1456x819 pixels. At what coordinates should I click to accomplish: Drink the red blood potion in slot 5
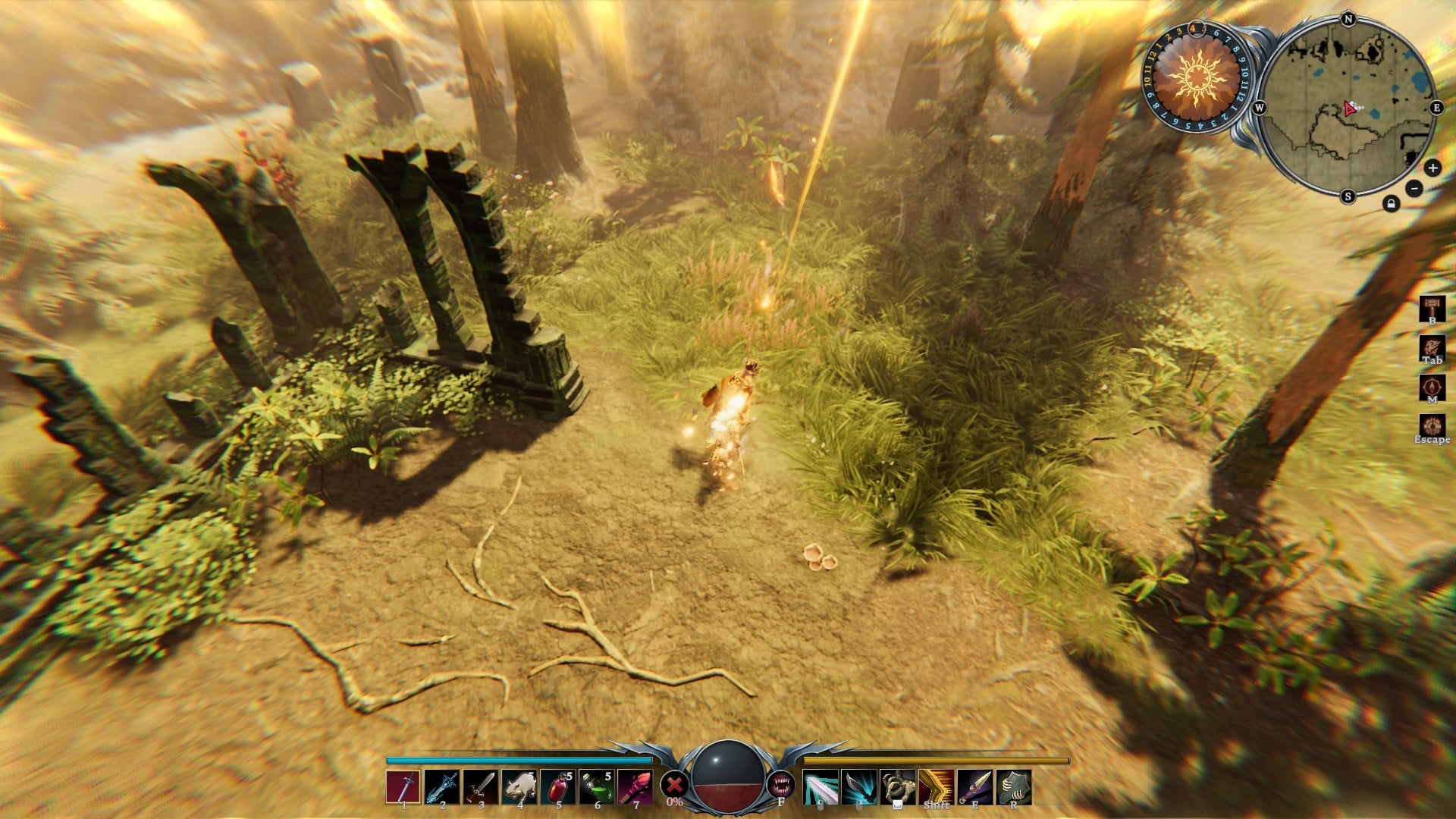coord(560,787)
